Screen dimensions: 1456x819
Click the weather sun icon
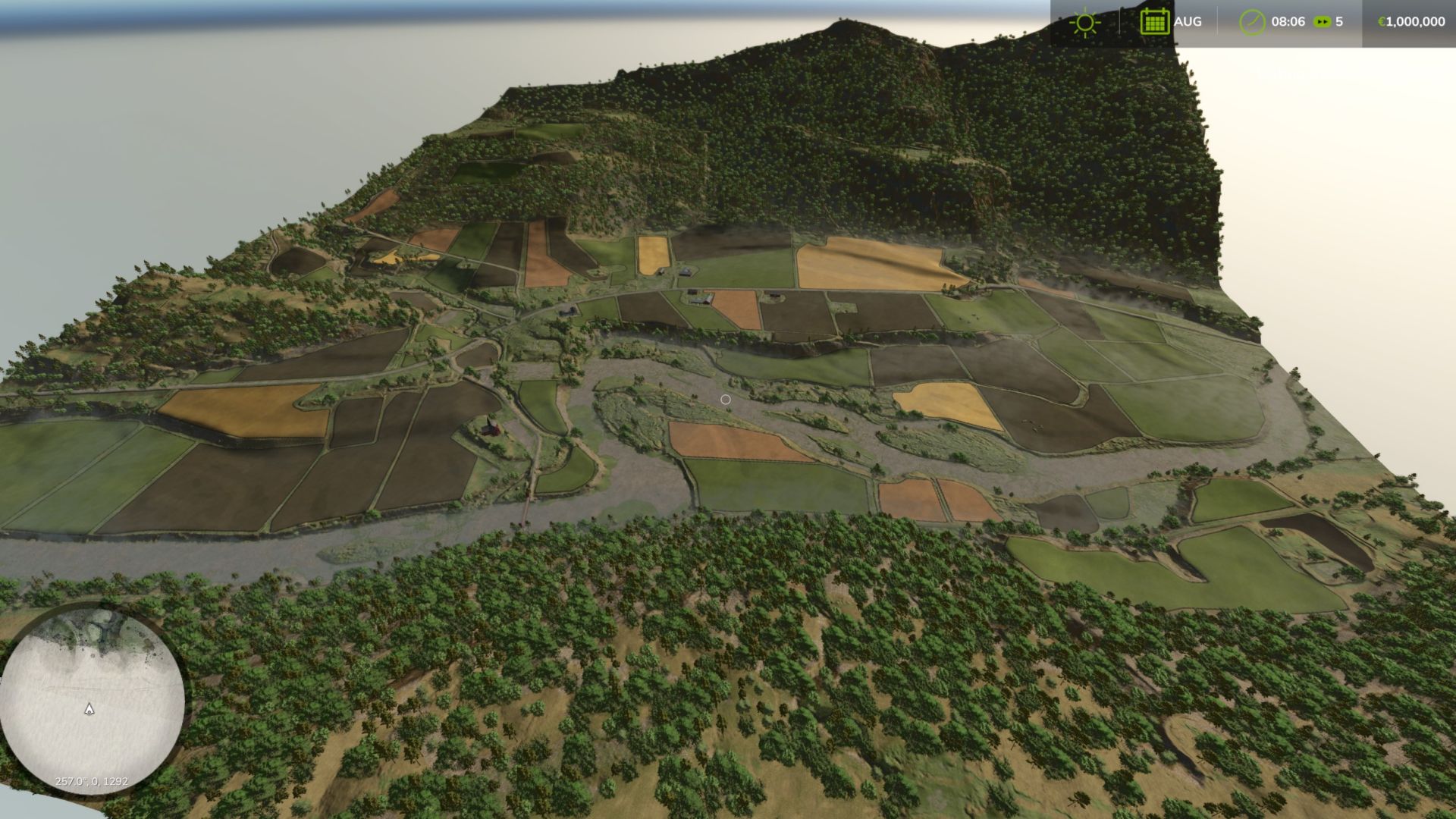(x=1085, y=21)
